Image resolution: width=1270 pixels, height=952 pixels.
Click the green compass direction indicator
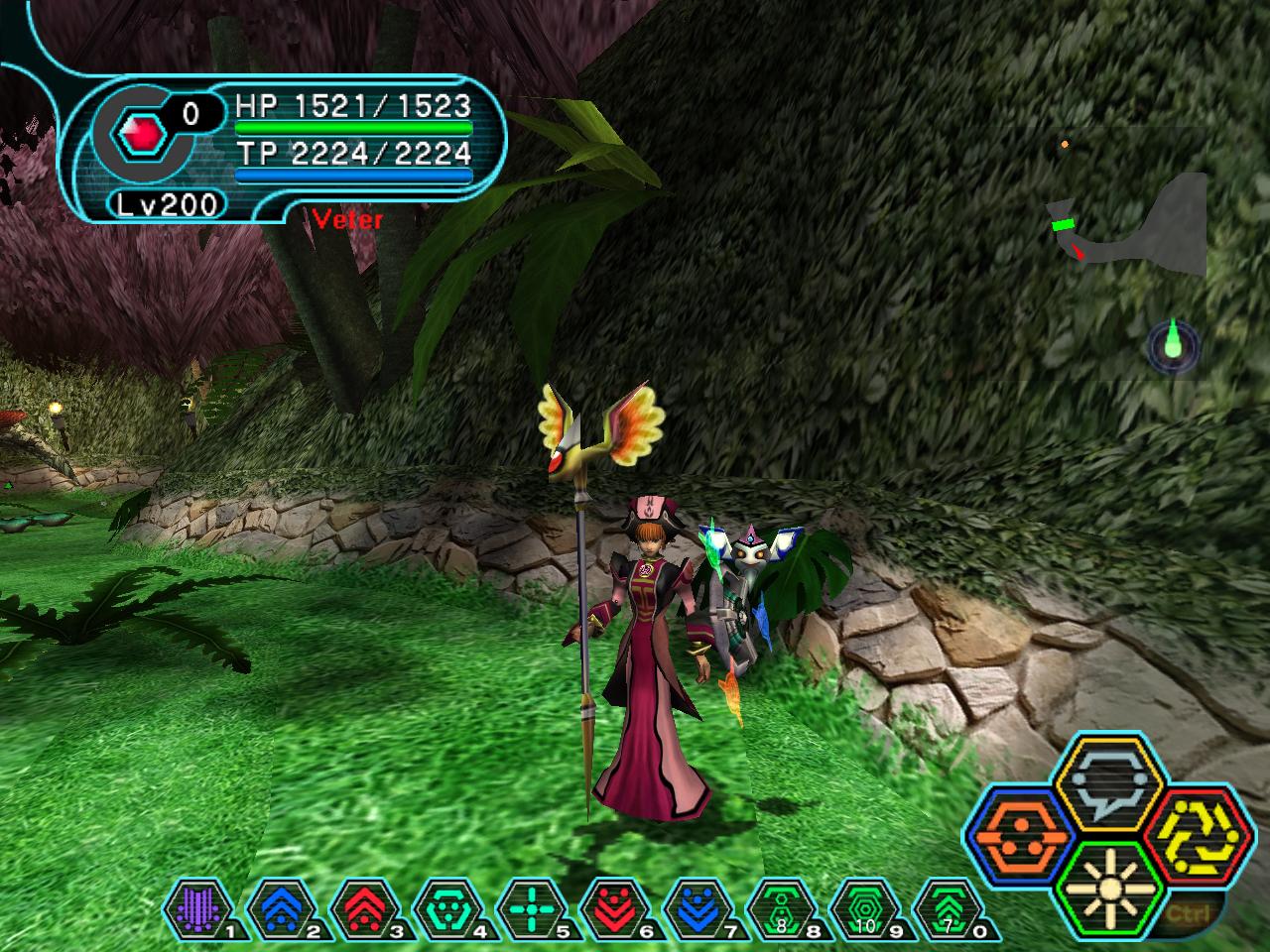(x=1173, y=344)
